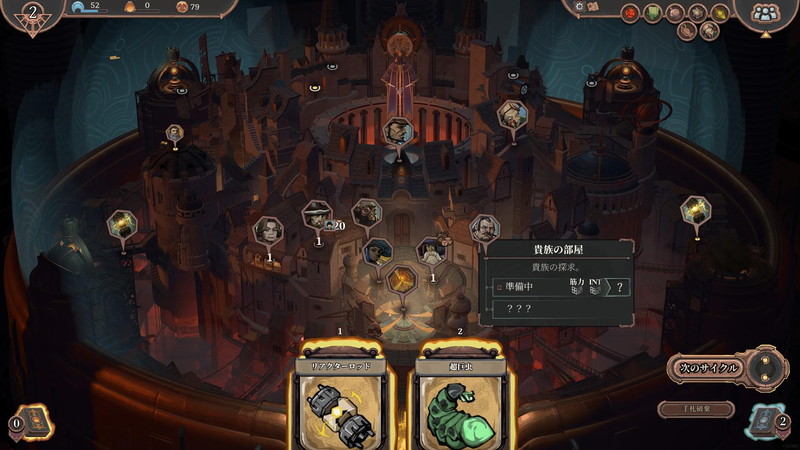Select the 準備中 row in 貴族の部屋 panel

pos(540,288)
